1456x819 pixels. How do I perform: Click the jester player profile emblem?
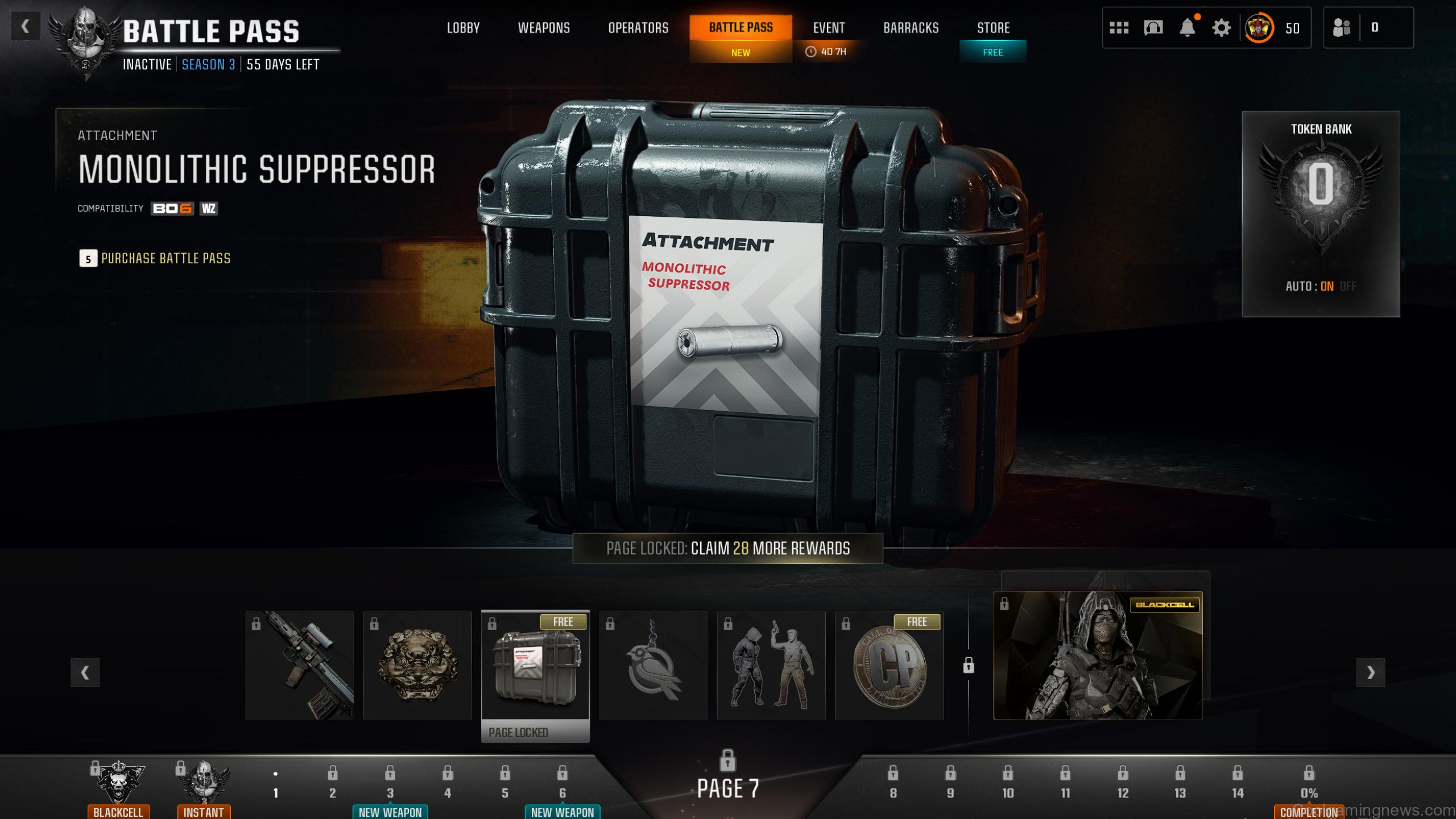coord(1259,27)
